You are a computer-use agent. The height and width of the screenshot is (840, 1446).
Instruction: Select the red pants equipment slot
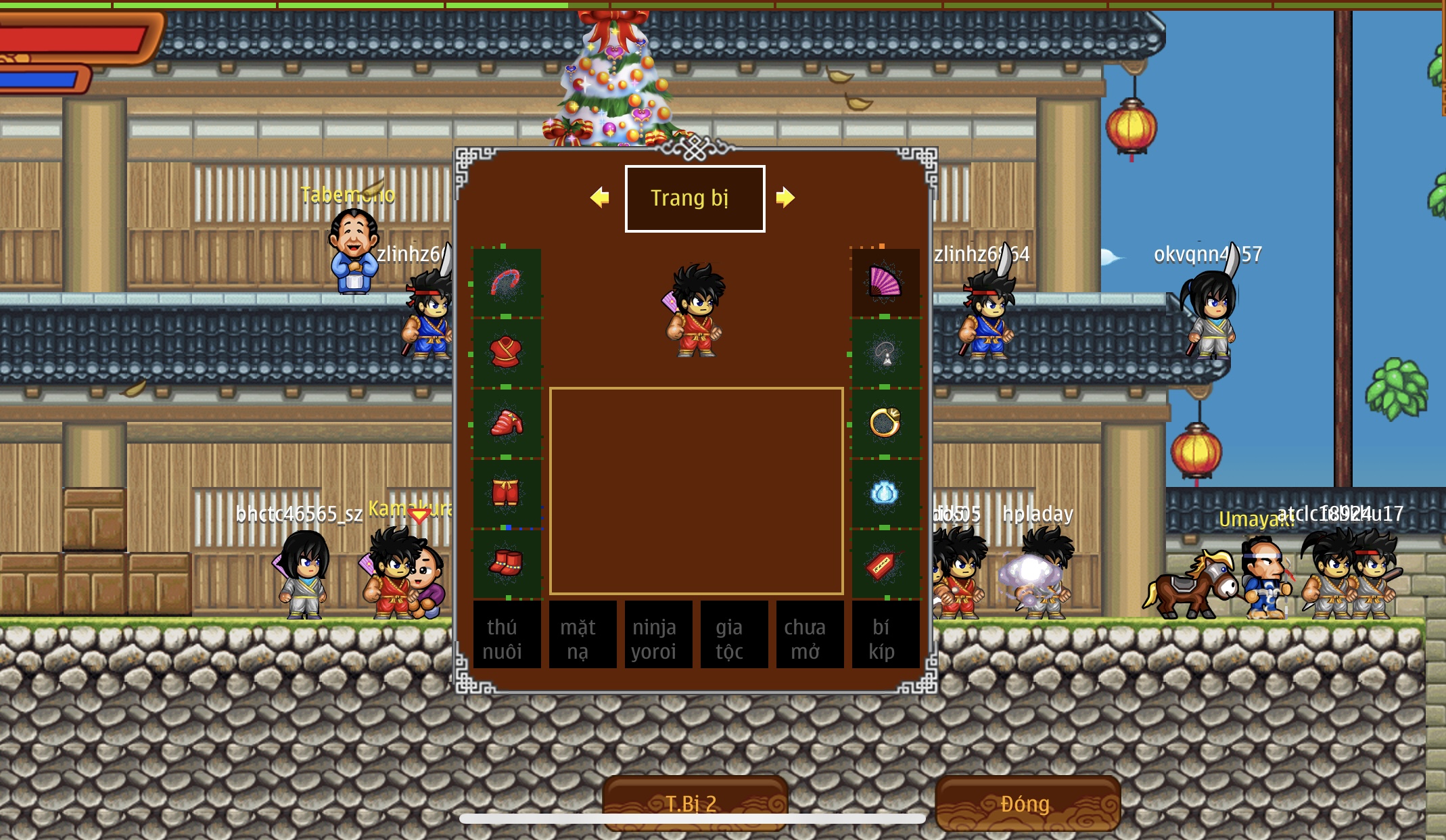[506, 493]
